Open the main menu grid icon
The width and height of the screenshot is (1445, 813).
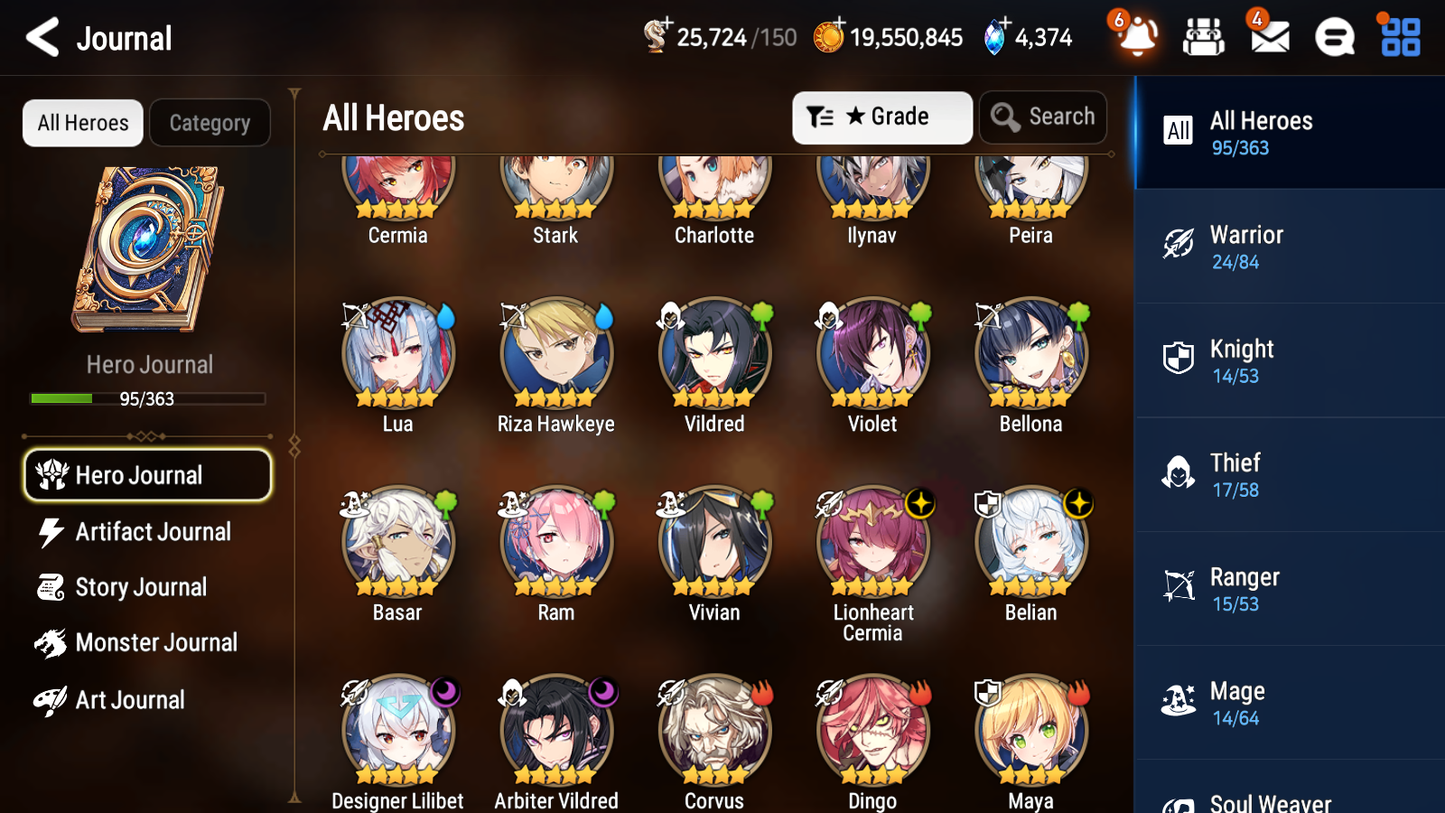(x=1398, y=36)
